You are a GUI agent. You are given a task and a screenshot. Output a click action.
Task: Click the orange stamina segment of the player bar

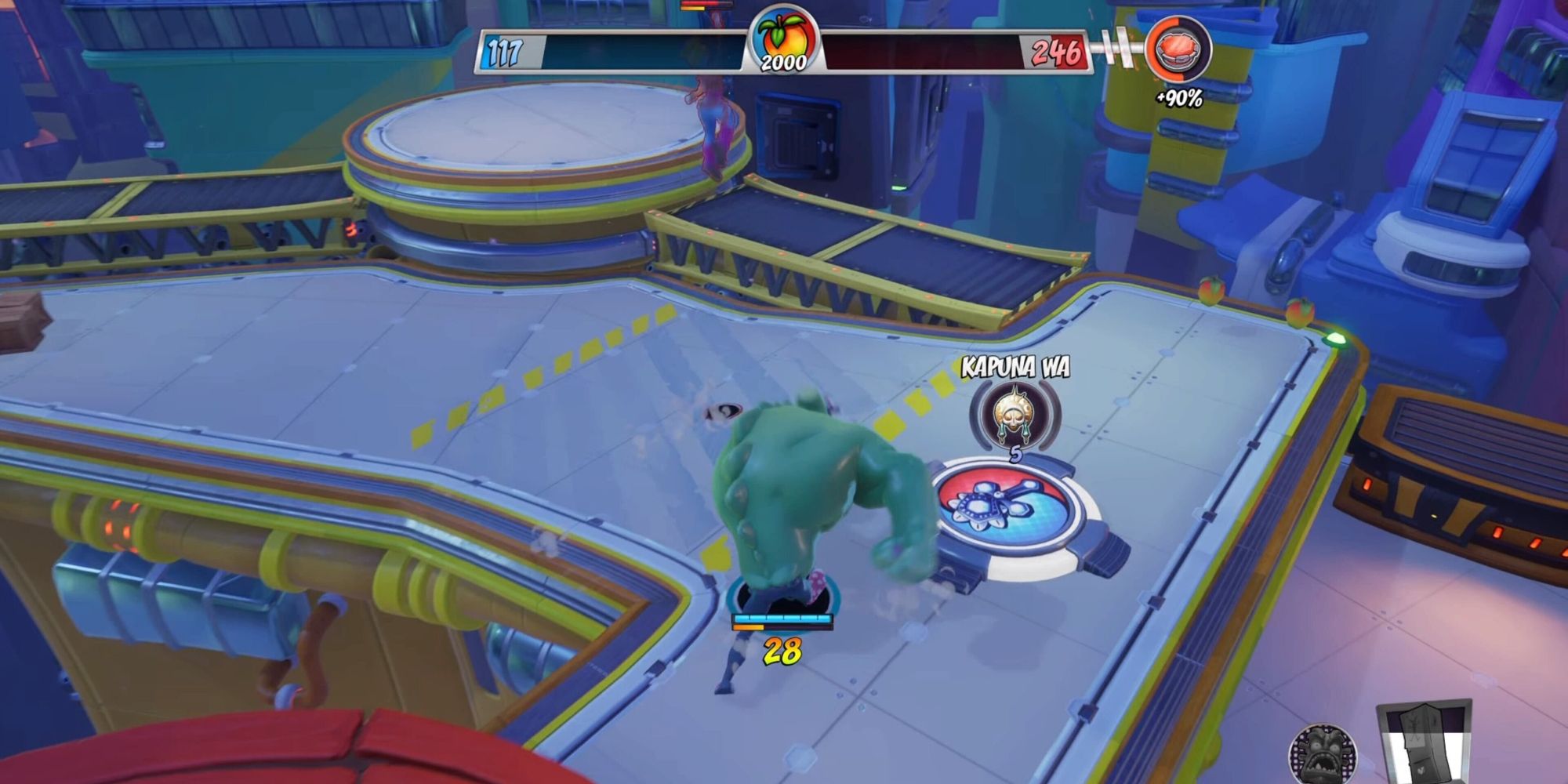click(x=749, y=626)
